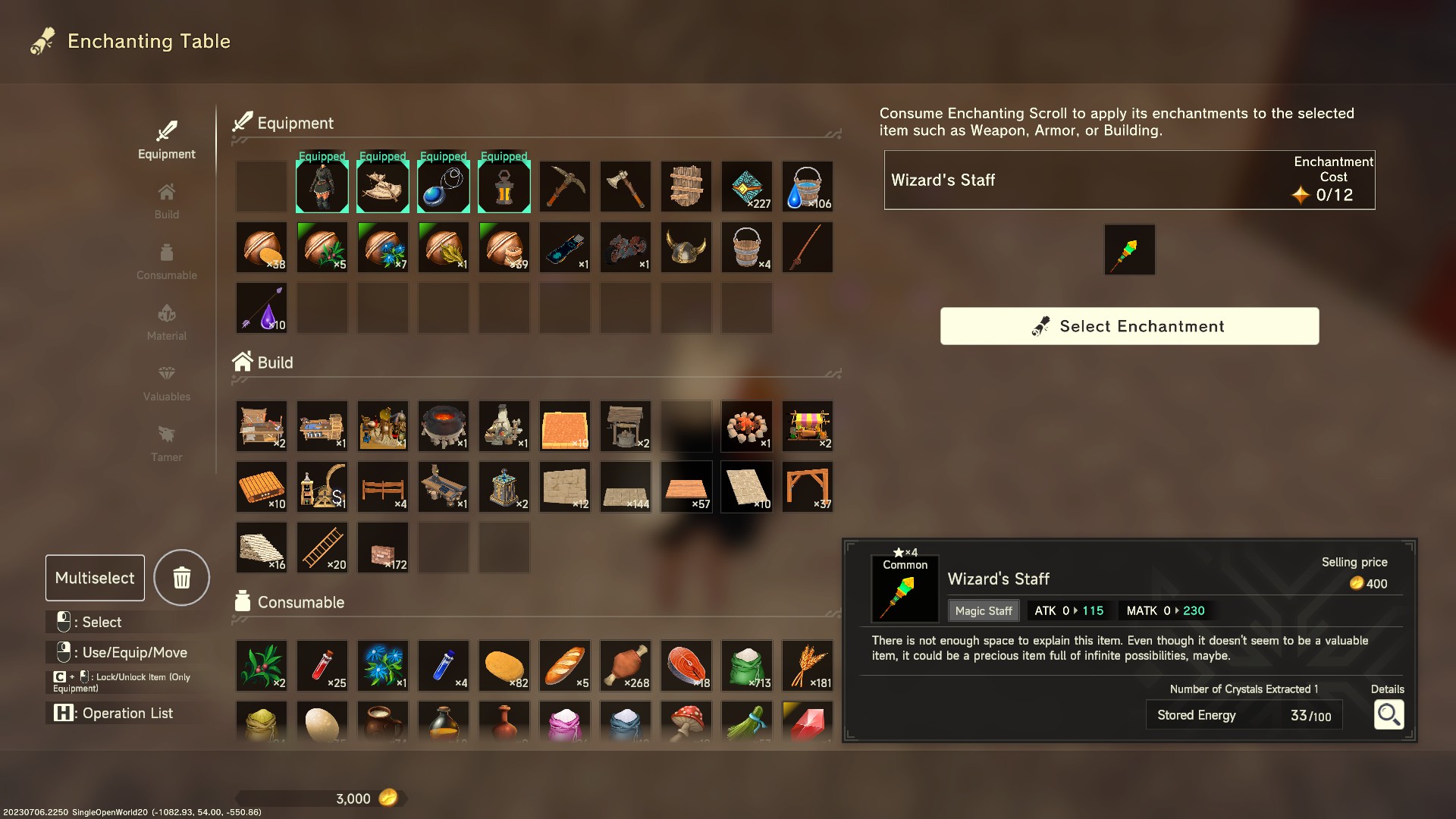Open the Operation List
The height and width of the screenshot is (819, 1456).
click(x=112, y=713)
